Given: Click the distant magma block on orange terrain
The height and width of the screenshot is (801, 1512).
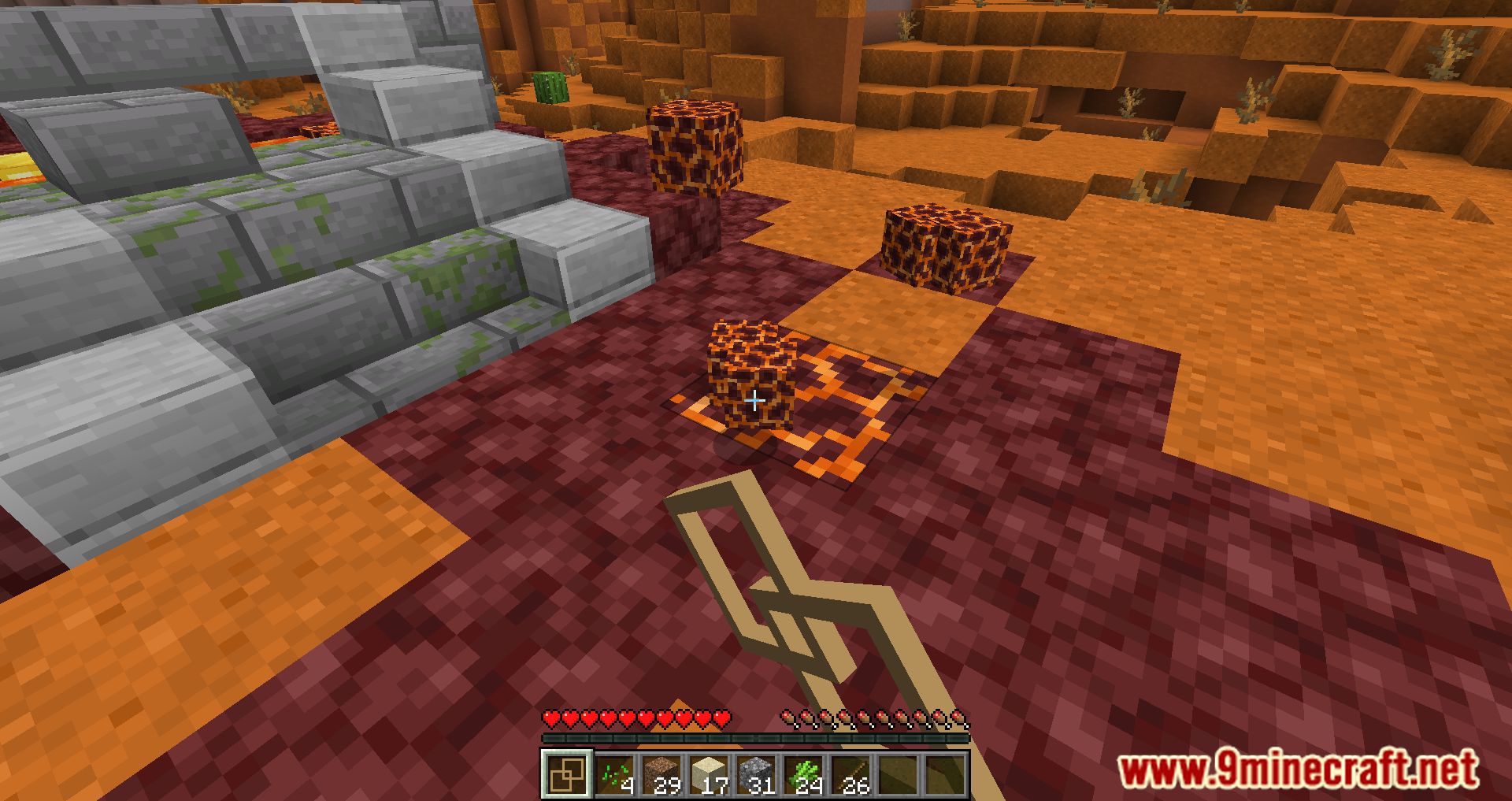Looking at the screenshot, I should (945, 244).
